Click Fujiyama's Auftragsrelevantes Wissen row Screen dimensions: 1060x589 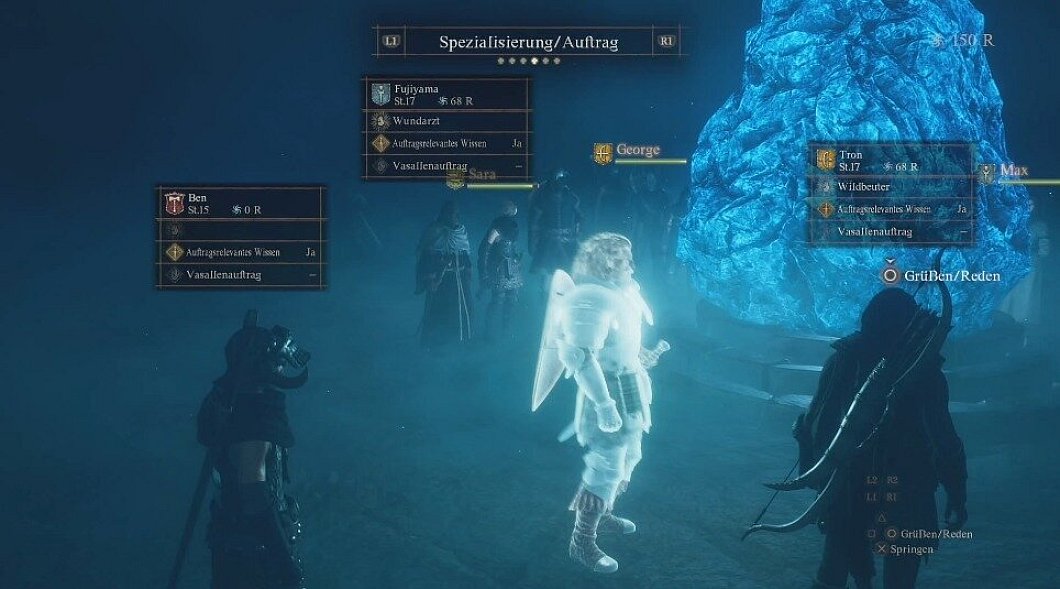tap(448, 144)
